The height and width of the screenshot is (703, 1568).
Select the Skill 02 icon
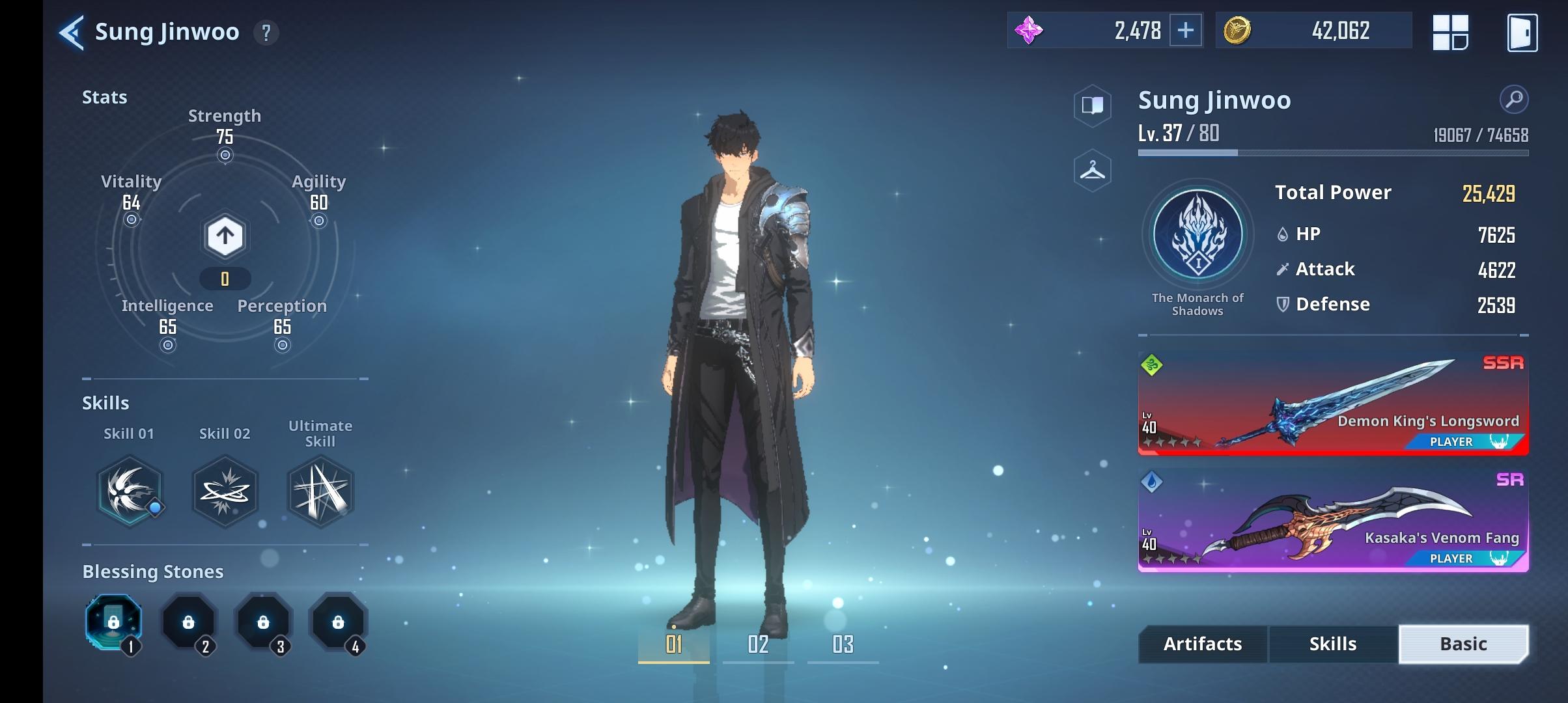click(x=225, y=491)
